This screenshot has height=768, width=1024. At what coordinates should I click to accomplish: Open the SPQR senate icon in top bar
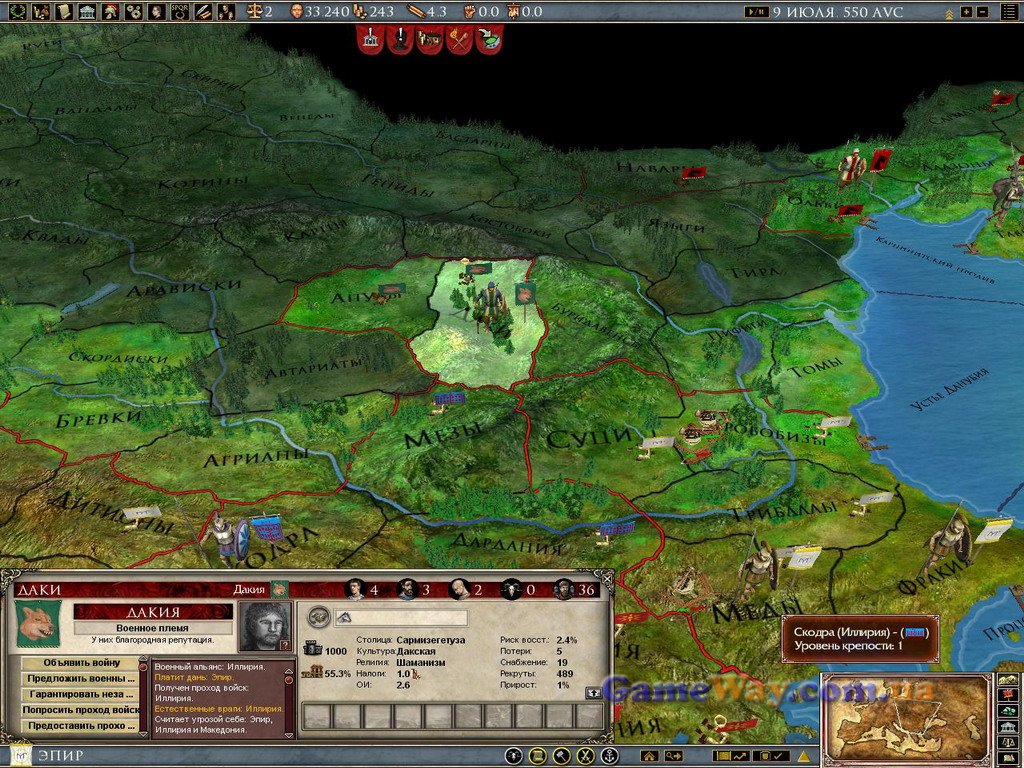point(180,12)
